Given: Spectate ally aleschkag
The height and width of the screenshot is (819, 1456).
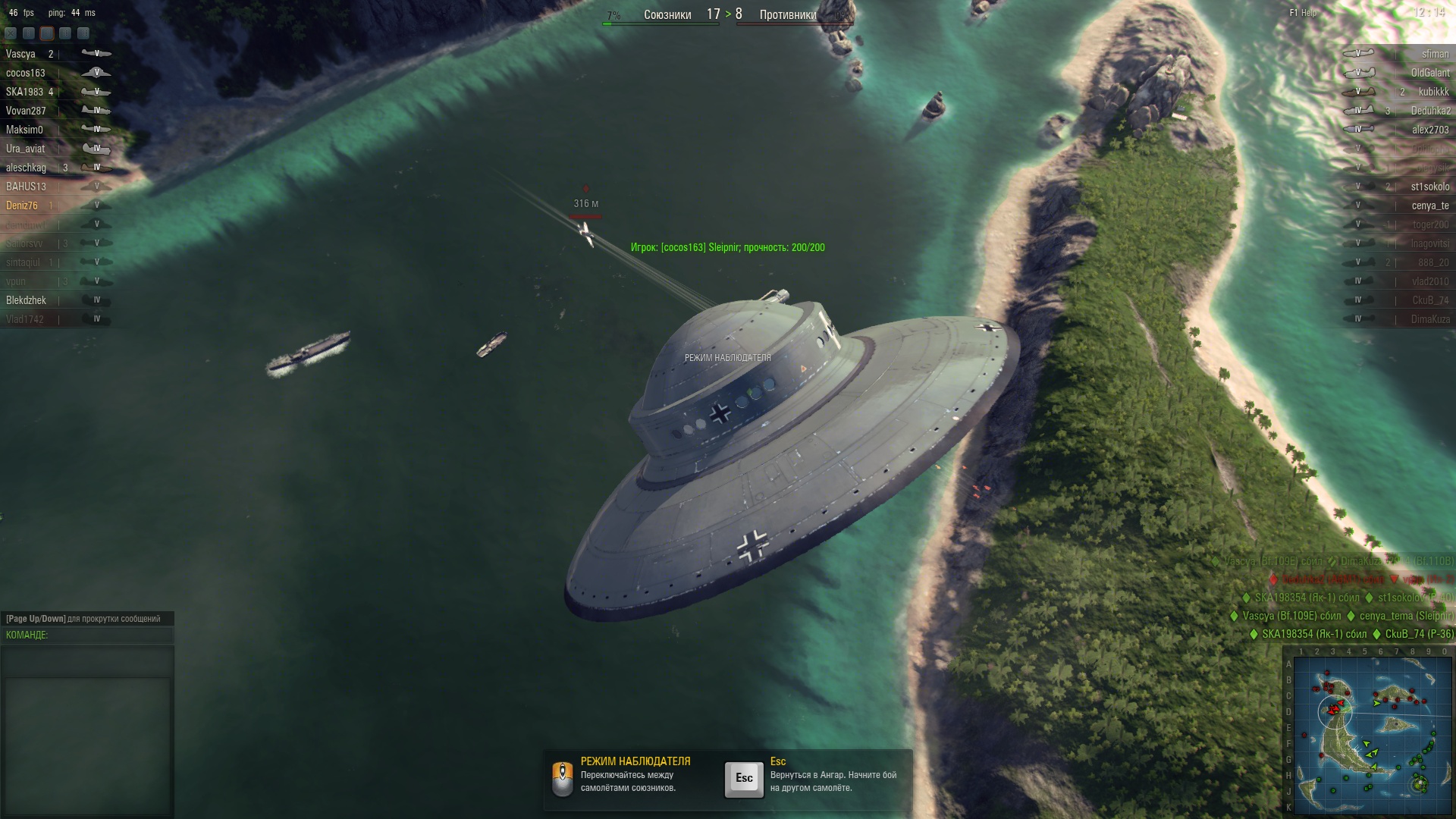Looking at the screenshot, I should pyautogui.click(x=26, y=168).
